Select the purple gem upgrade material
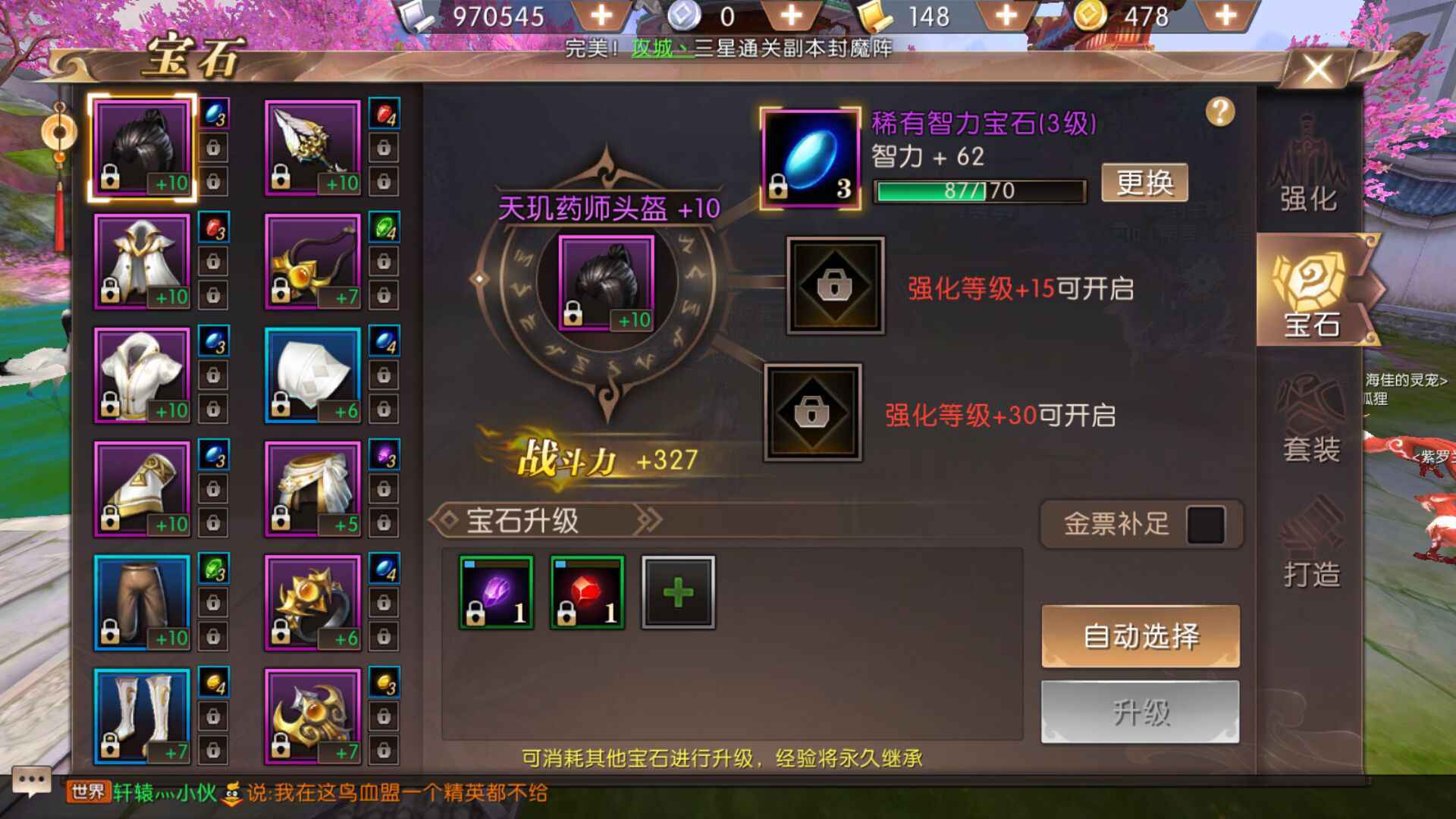The image size is (1456, 819). (495, 591)
